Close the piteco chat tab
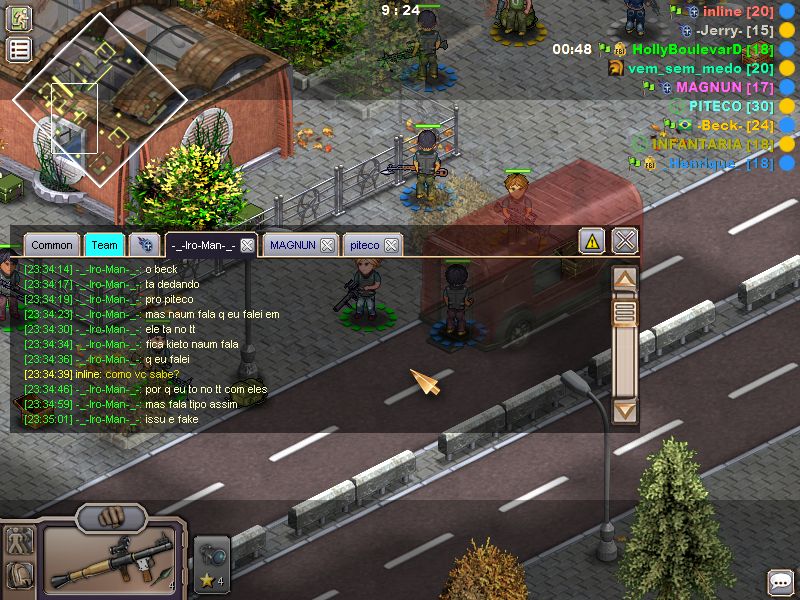The width and height of the screenshot is (800, 600). click(391, 245)
